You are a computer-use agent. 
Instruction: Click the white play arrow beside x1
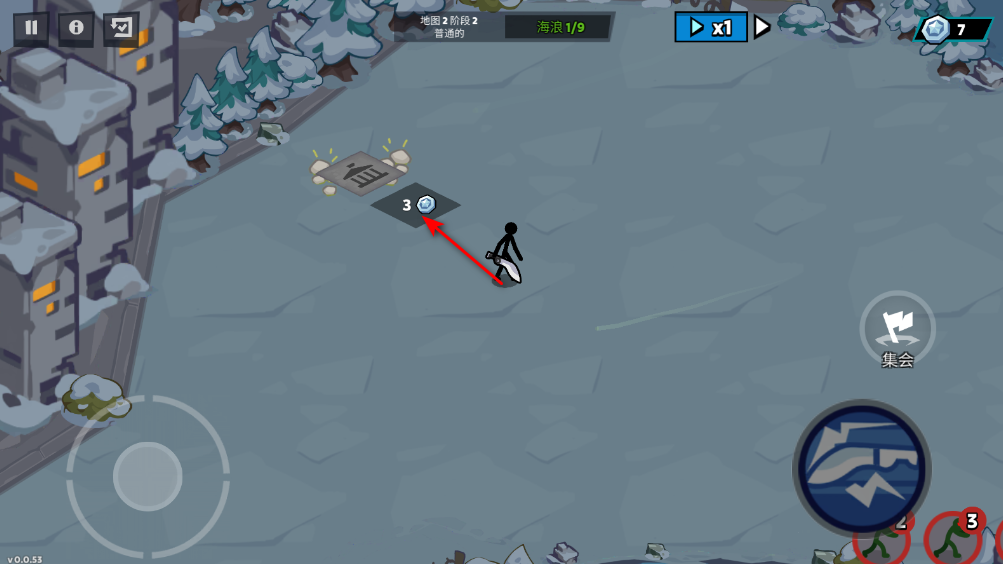[762, 27]
